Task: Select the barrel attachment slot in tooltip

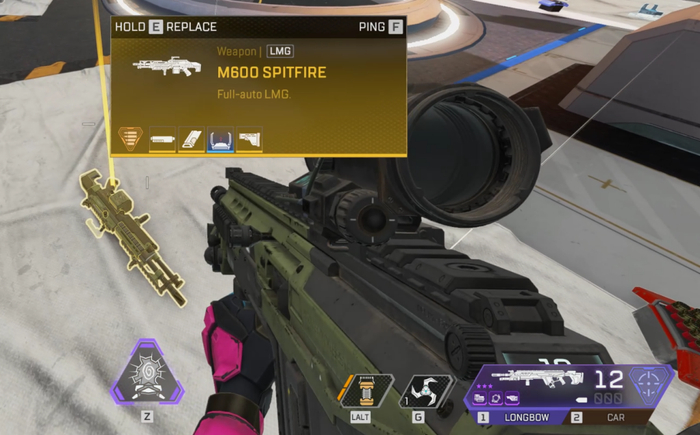Action: (163, 139)
